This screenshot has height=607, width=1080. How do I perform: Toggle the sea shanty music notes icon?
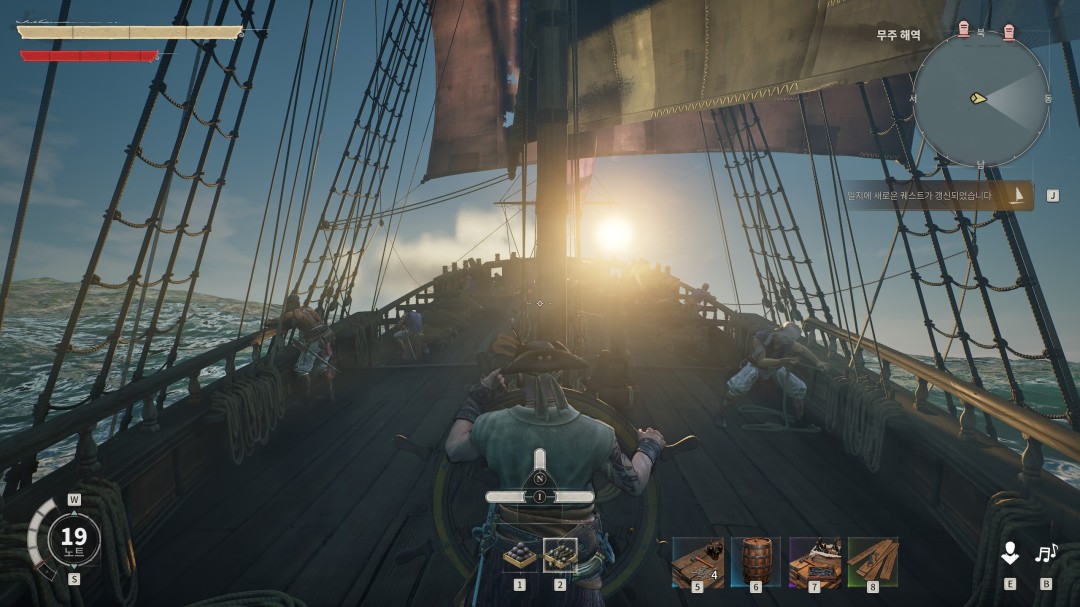(x=1046, y=553)
